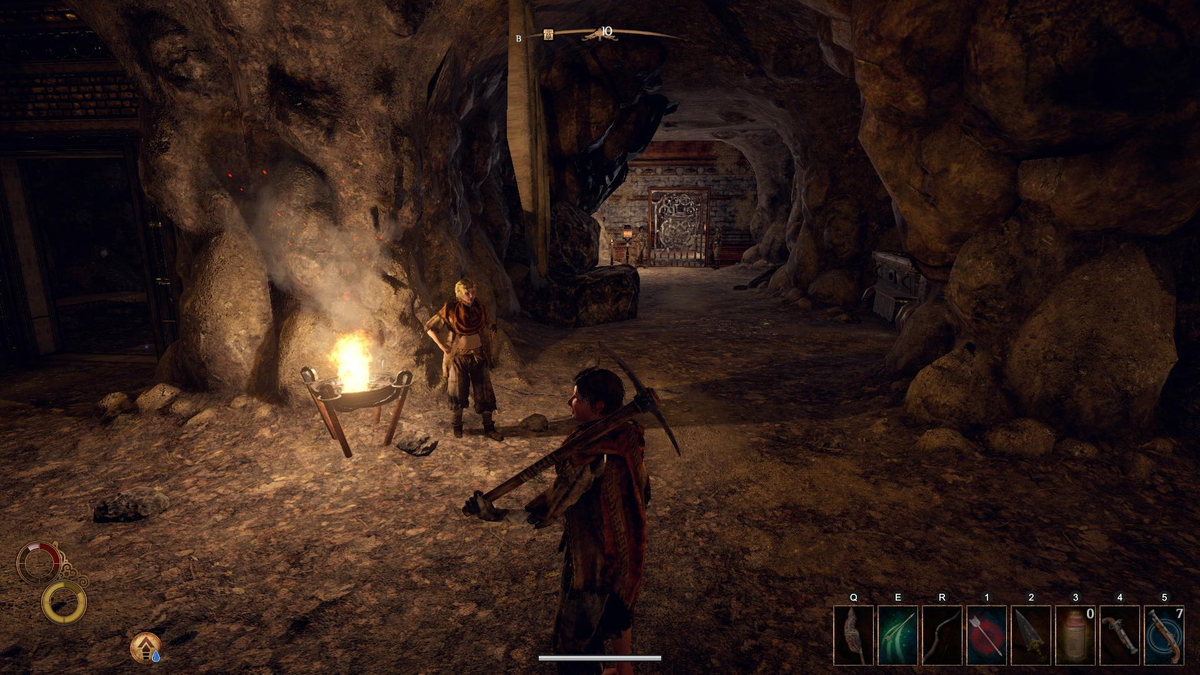This screenshot has height=675, width=1200.
Task: Select the feathered weapon in the Q slot
Action: (853, 635)
